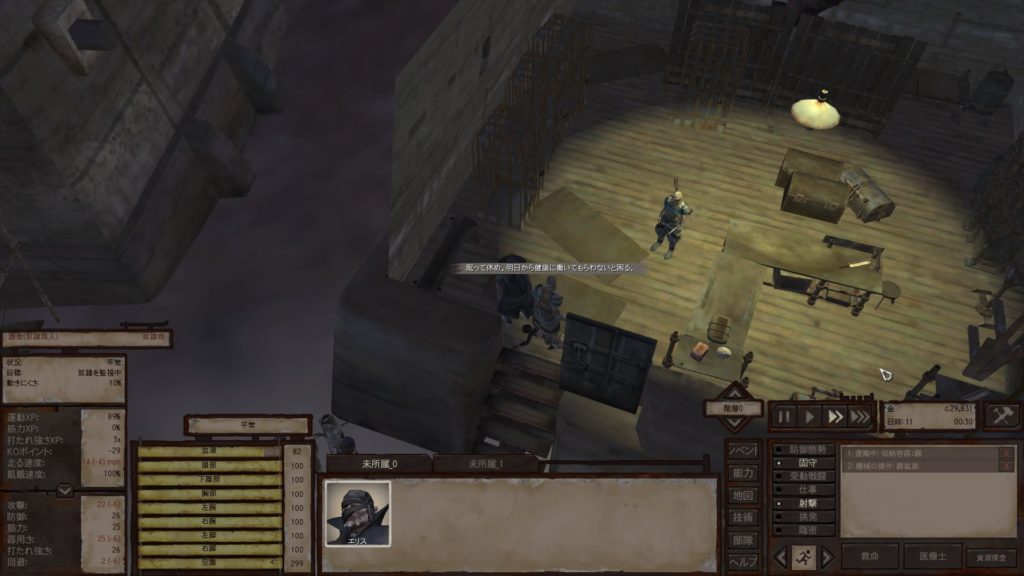The width and height of the screenshot is (1024, 576).
Task: Open the 部隊 (squad) panel
Action: coord(742,539)
